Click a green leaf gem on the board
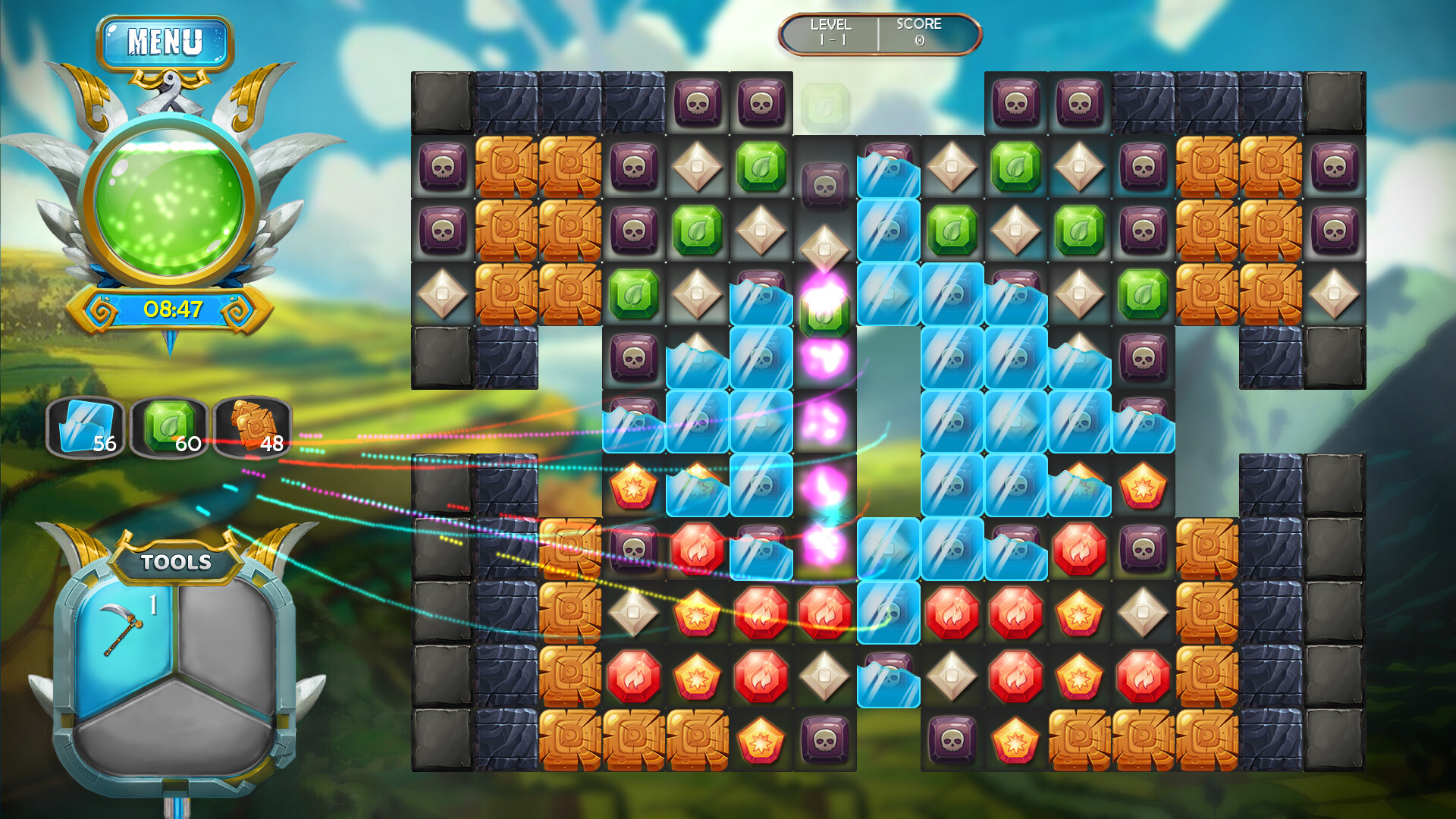1456x819 pixels. click(x=761, y=165)
